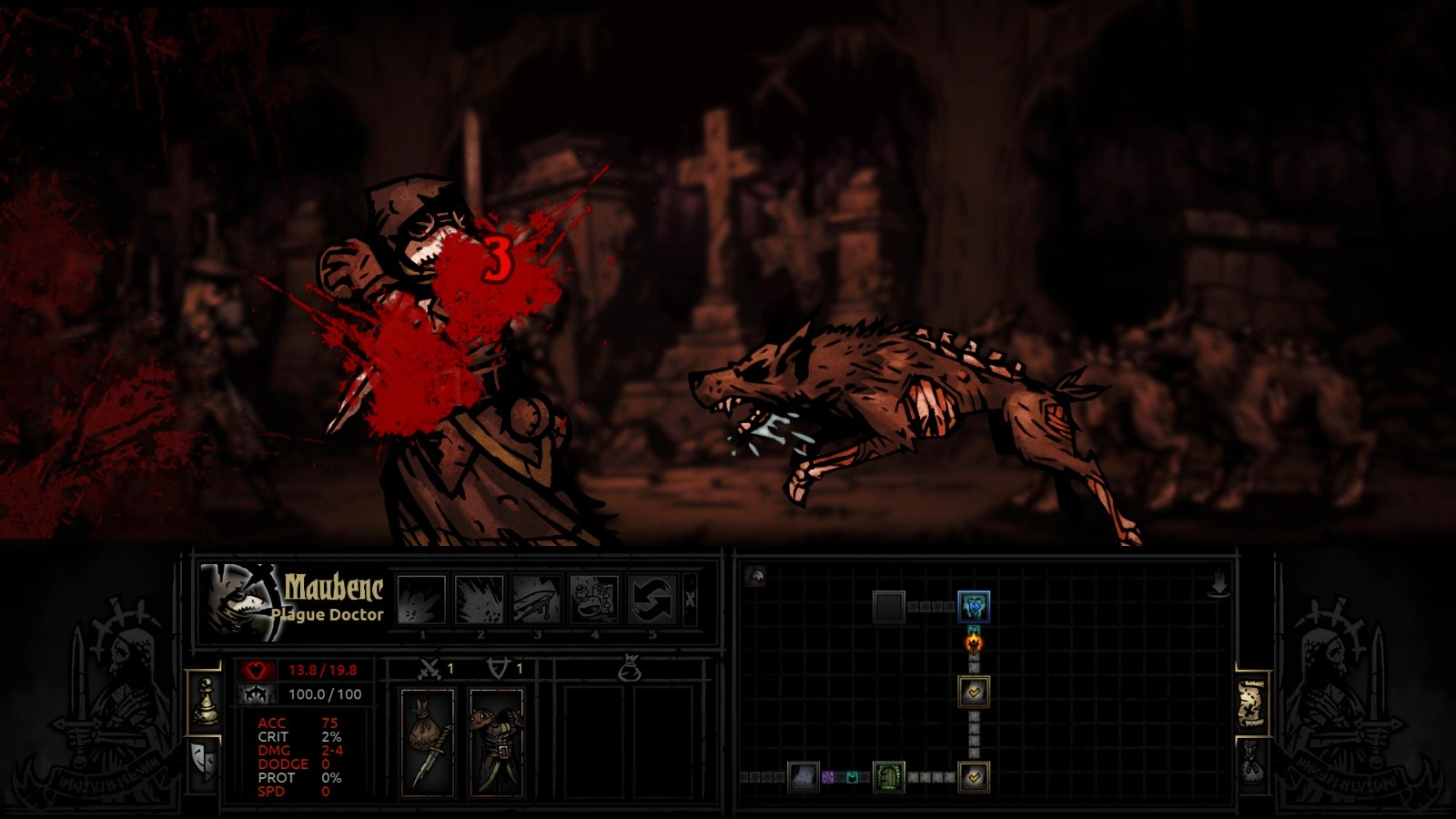Click the downward arrow icon on the map

point(1218,585)
